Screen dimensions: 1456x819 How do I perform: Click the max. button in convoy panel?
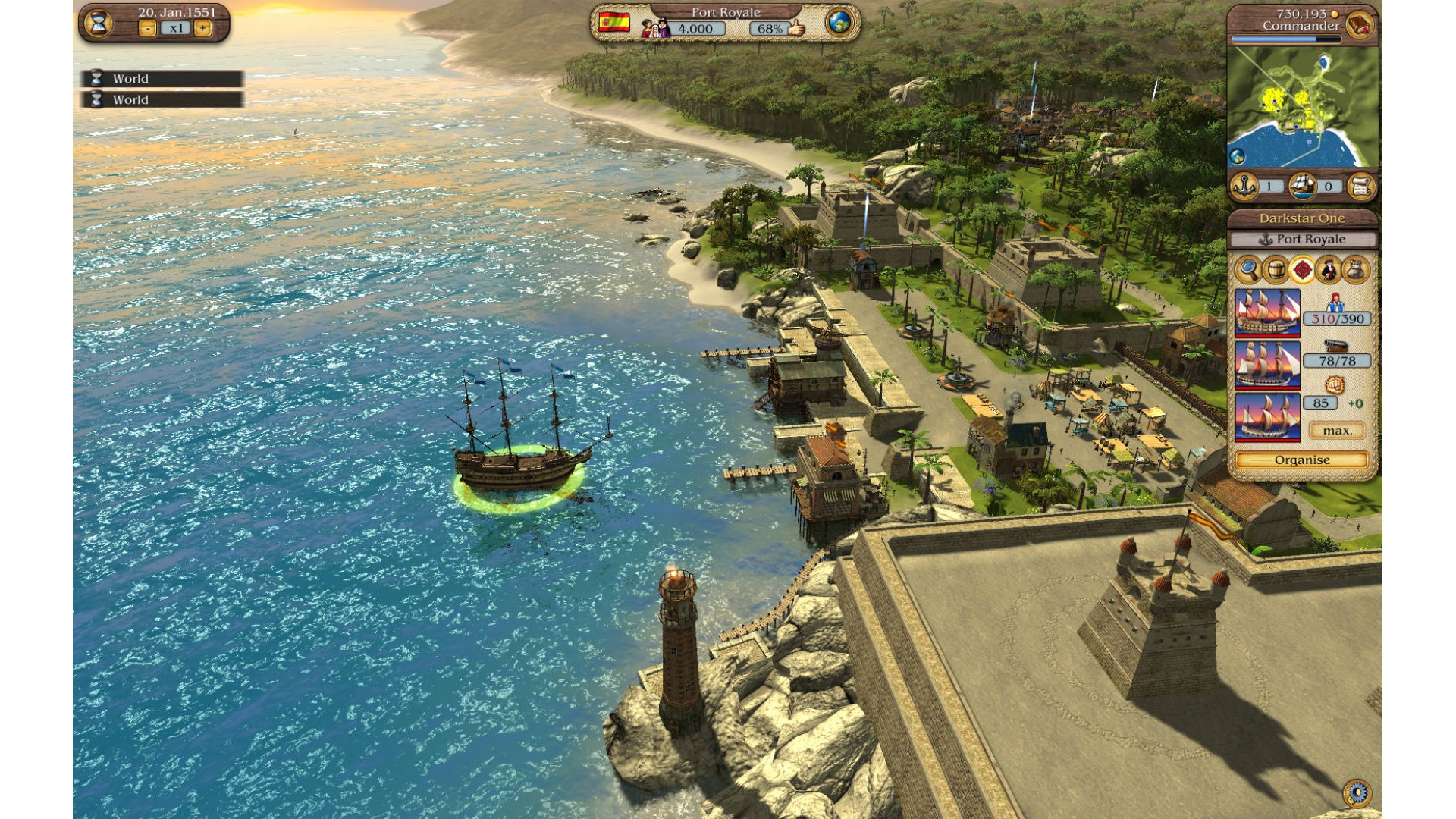click(1337, 431)
